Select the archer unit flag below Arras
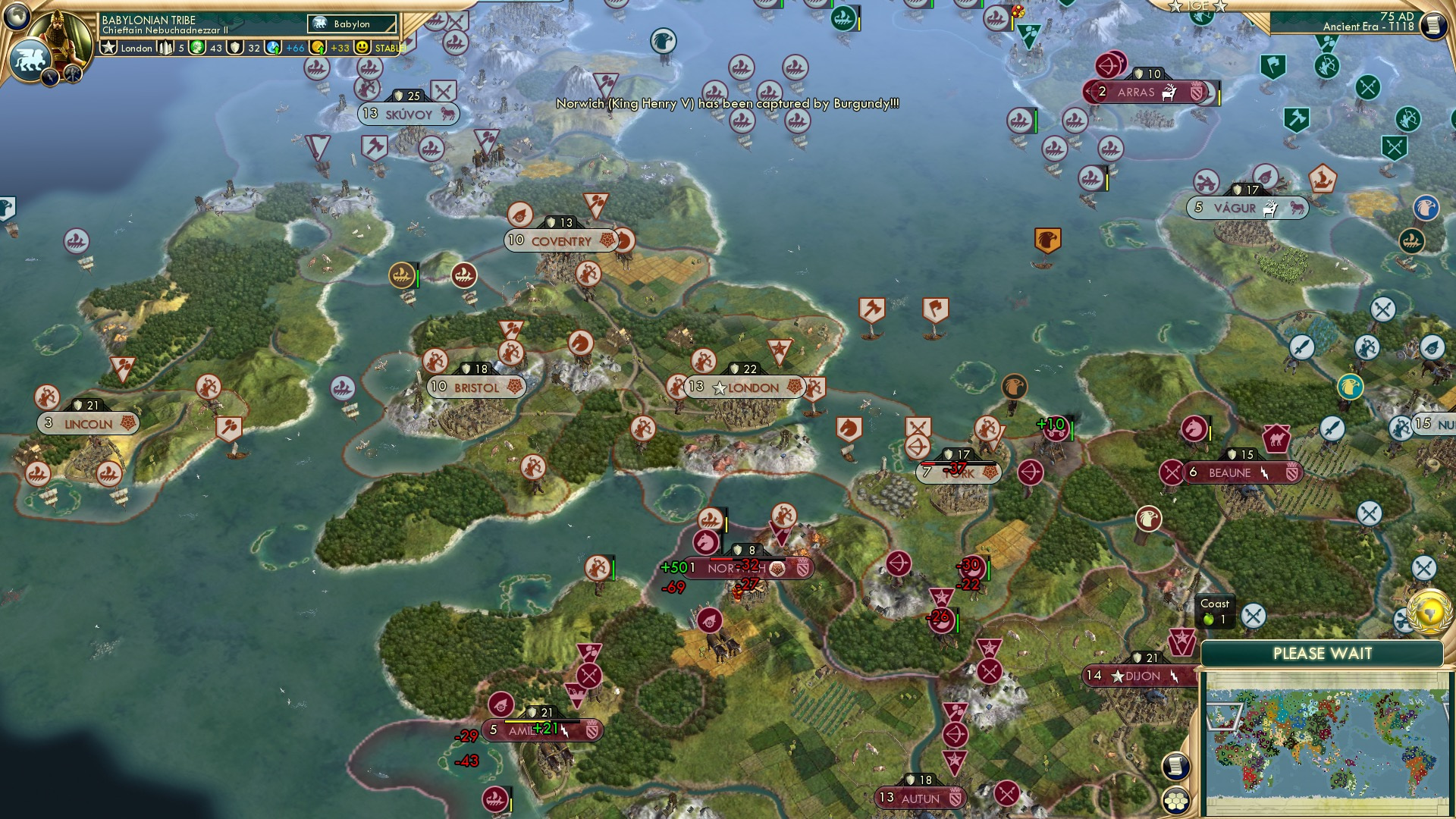This screenshot has width=1456, height=819. tap(1108, 67)
